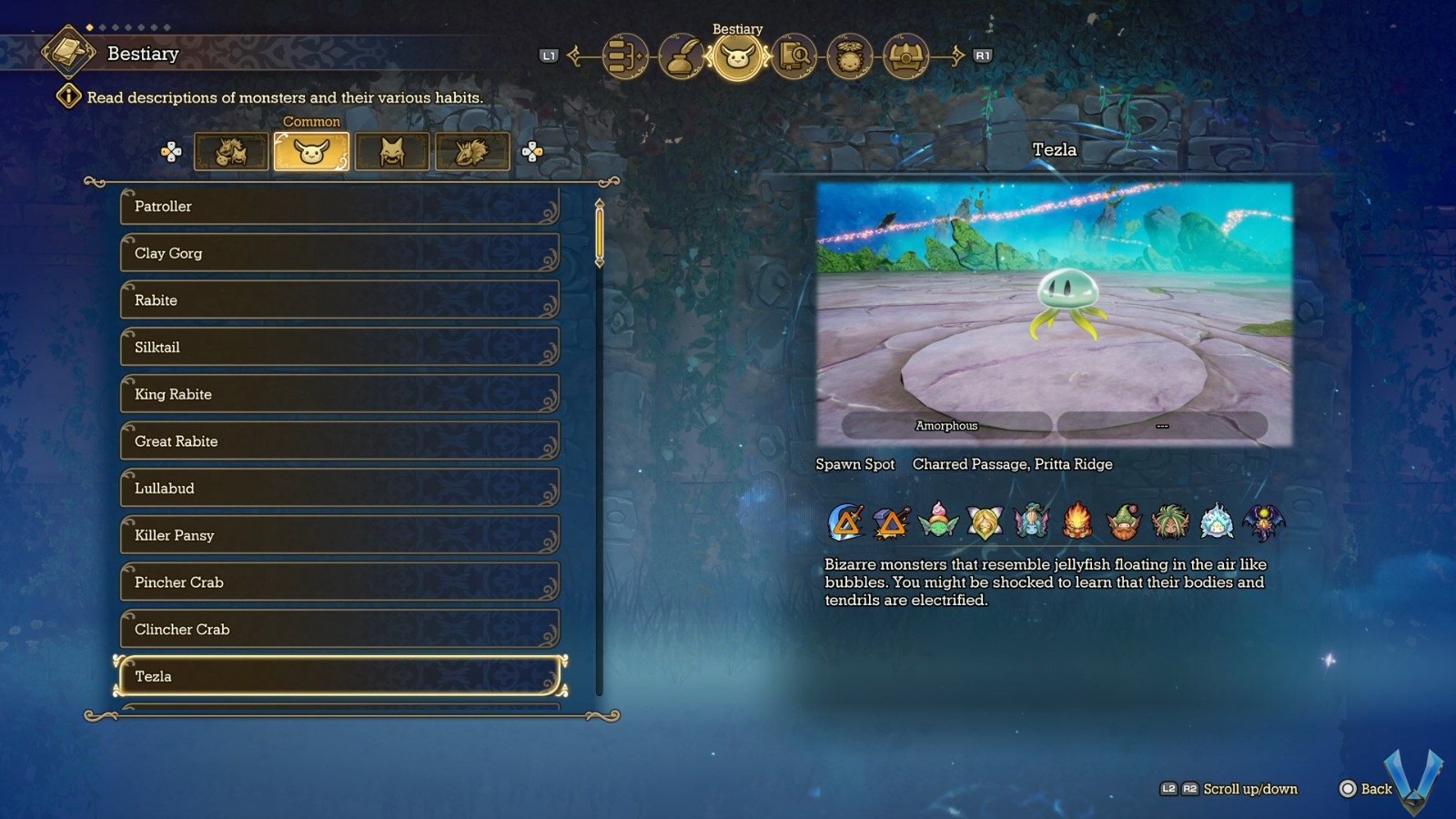Click the green-haired Dryad spirit icon
1456x819 pixels.
(x=1169, y=519)
